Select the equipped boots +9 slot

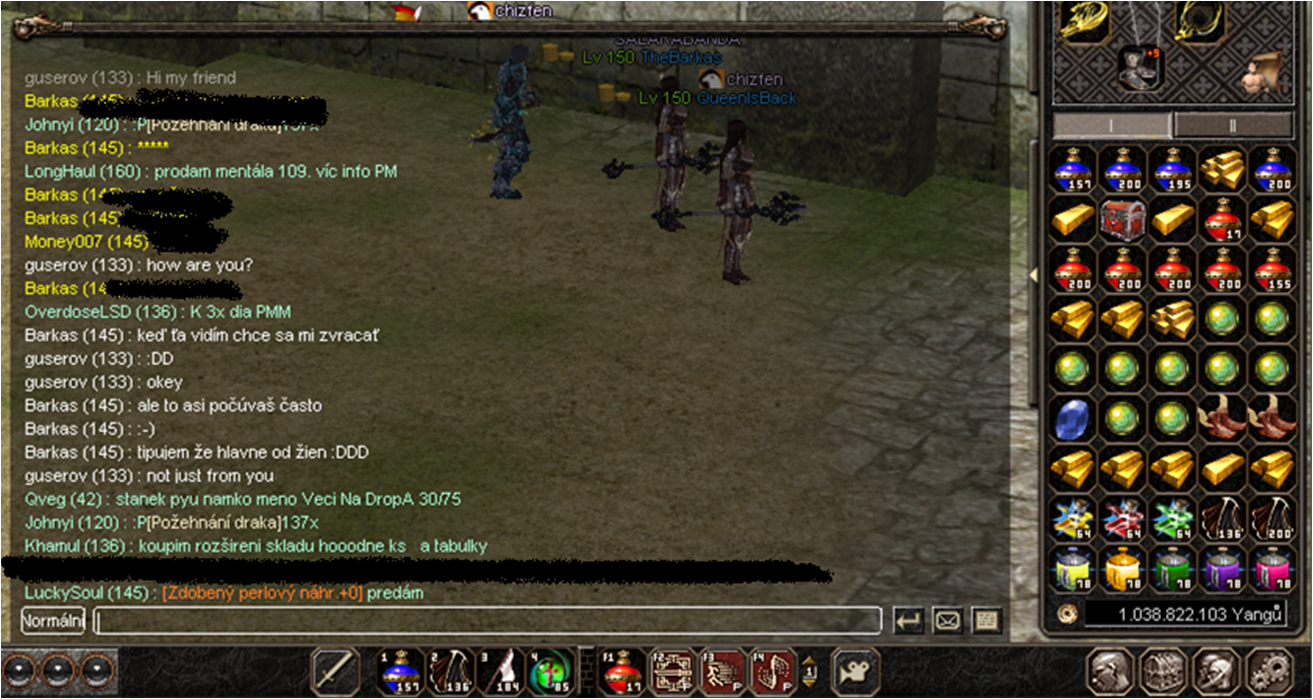point(1139,67)
